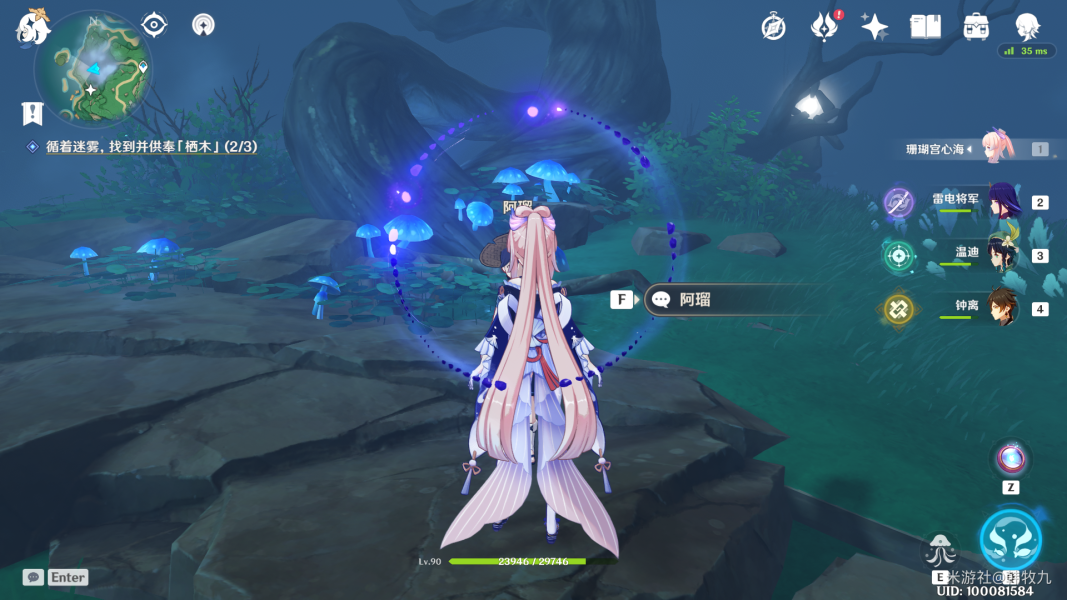Image resolution: width=1067 pixels, height=600 pixels.
Task: Open the backpack inventory
Action: [976, 27]
